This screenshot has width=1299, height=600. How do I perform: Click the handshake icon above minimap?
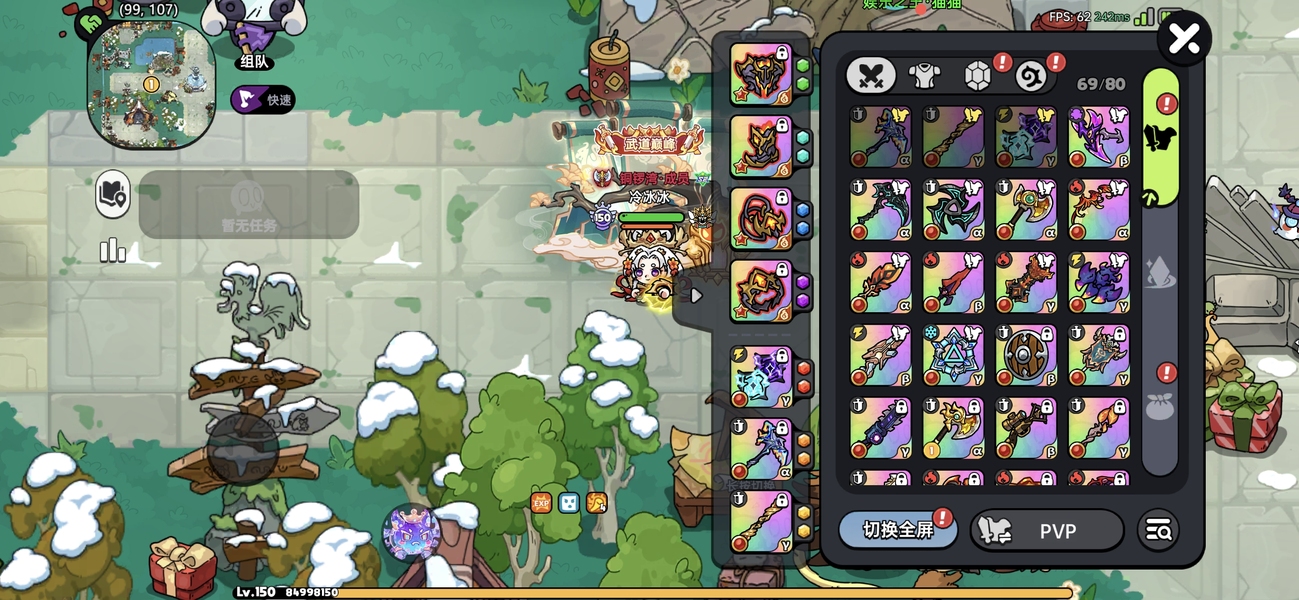91,21
